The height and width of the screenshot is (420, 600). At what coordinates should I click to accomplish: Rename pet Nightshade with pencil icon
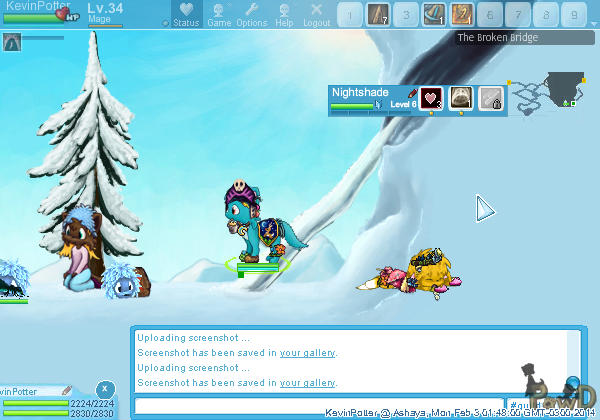pos(410,92)
